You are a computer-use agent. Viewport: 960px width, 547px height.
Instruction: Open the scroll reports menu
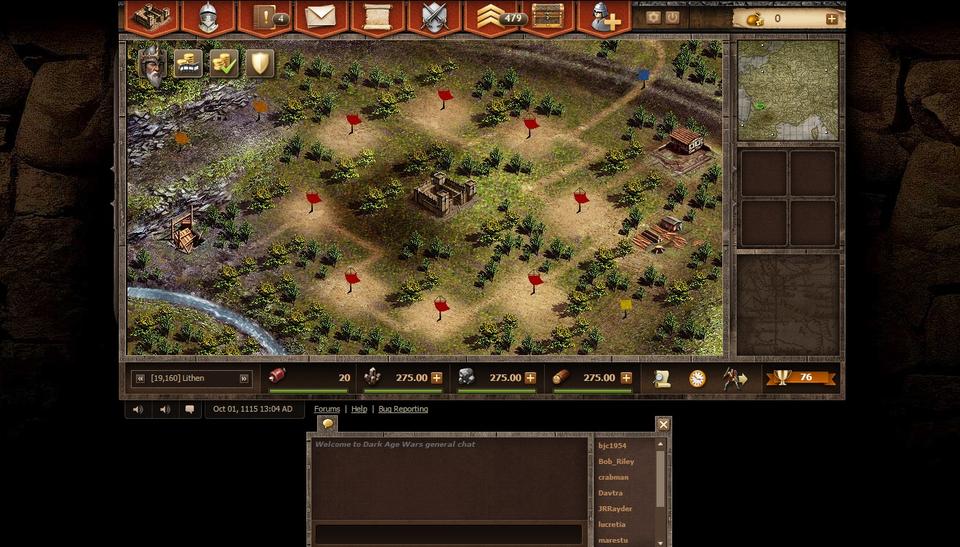pyautogui.click(x=377, y=16)
